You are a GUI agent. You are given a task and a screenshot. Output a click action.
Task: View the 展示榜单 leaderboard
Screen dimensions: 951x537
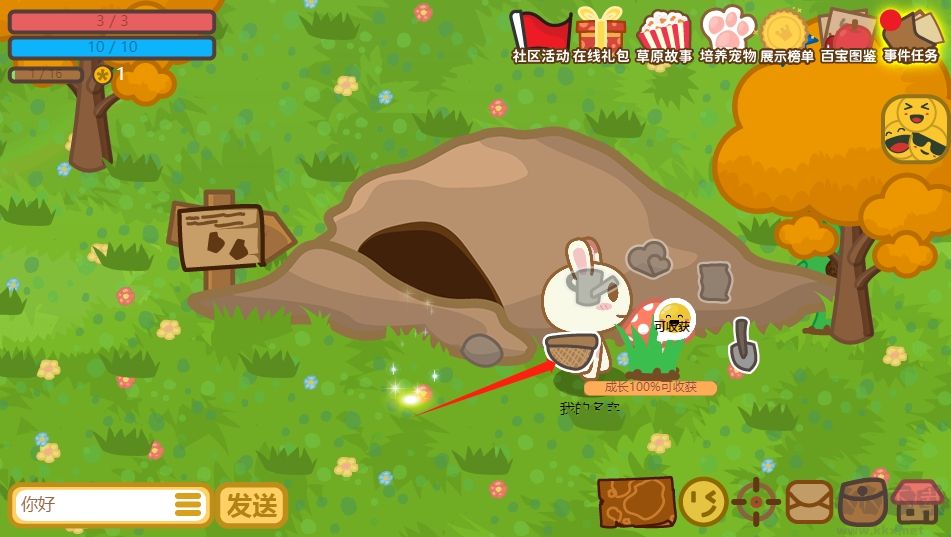[786, 34]
